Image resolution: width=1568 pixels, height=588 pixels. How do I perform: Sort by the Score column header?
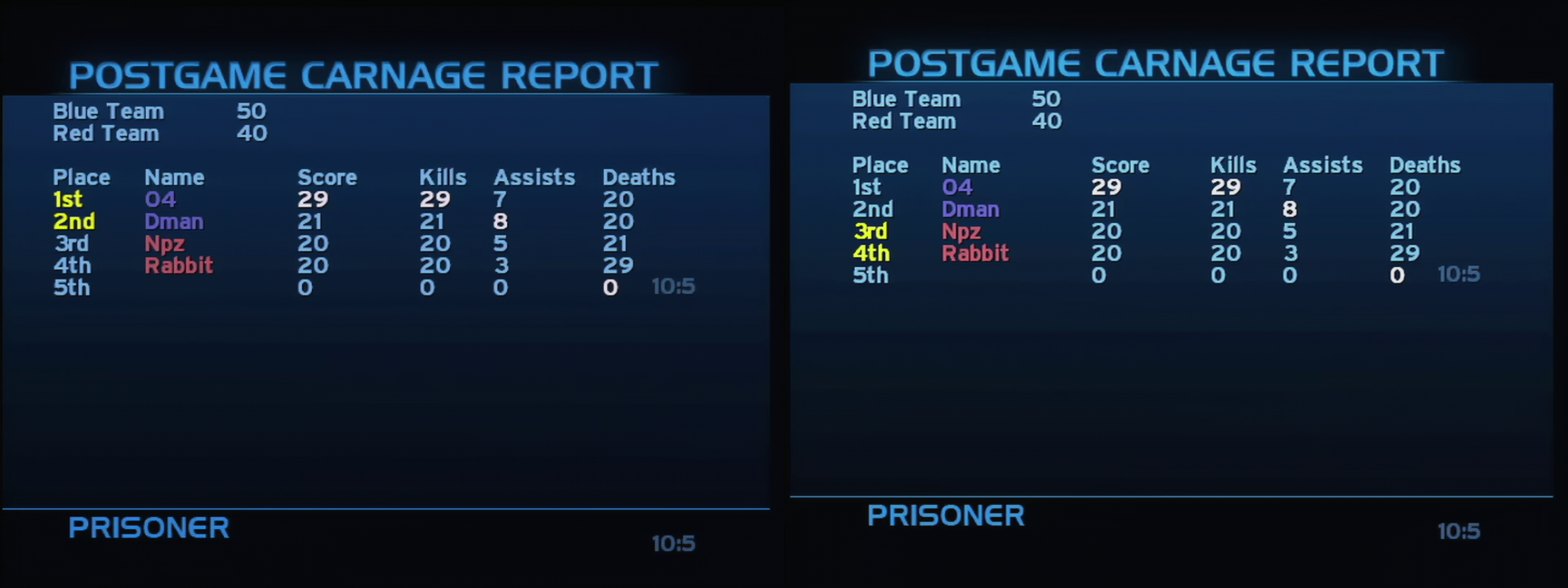[327, 177]
